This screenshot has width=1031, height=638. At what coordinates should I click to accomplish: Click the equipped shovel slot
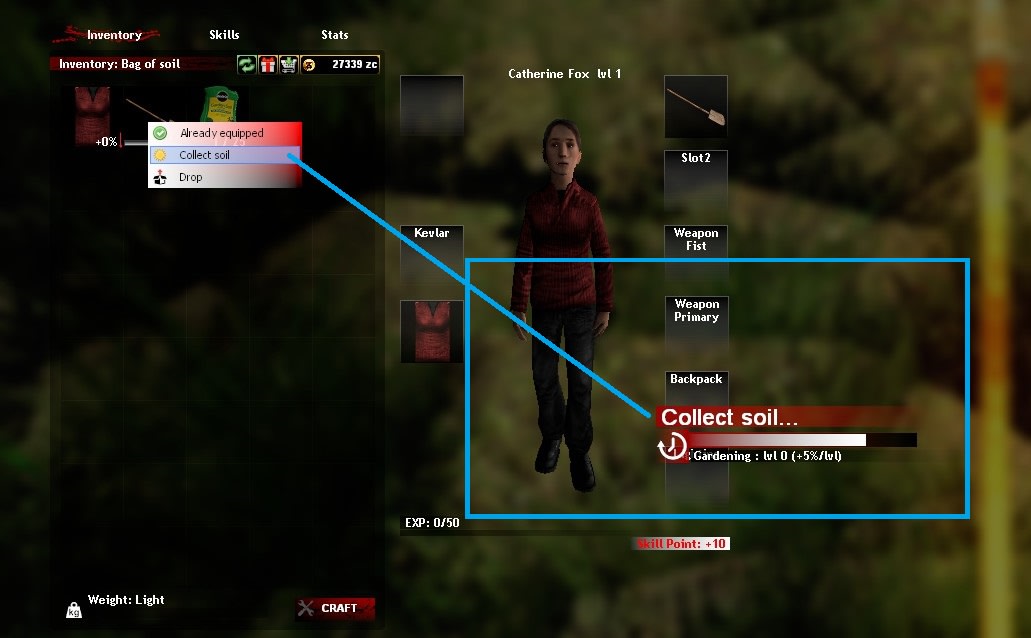696,108
